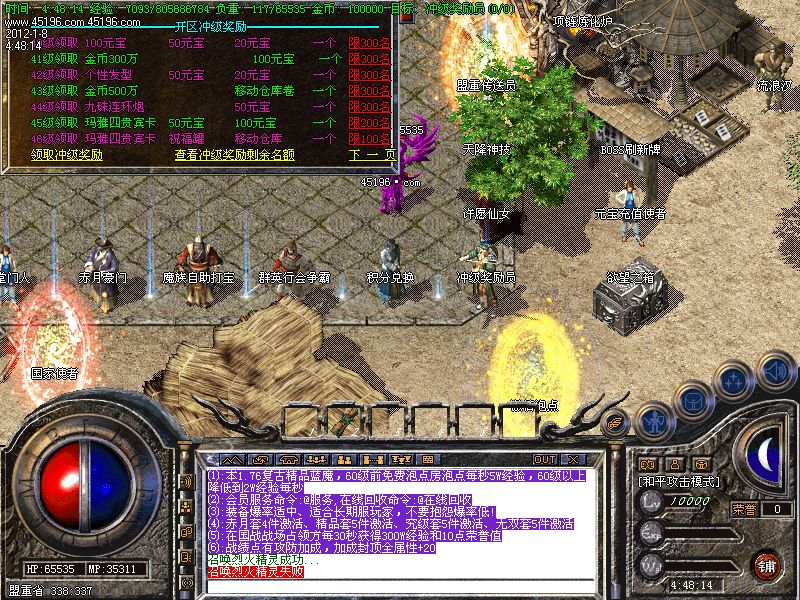Click the Exp round button

click(652, 534)
